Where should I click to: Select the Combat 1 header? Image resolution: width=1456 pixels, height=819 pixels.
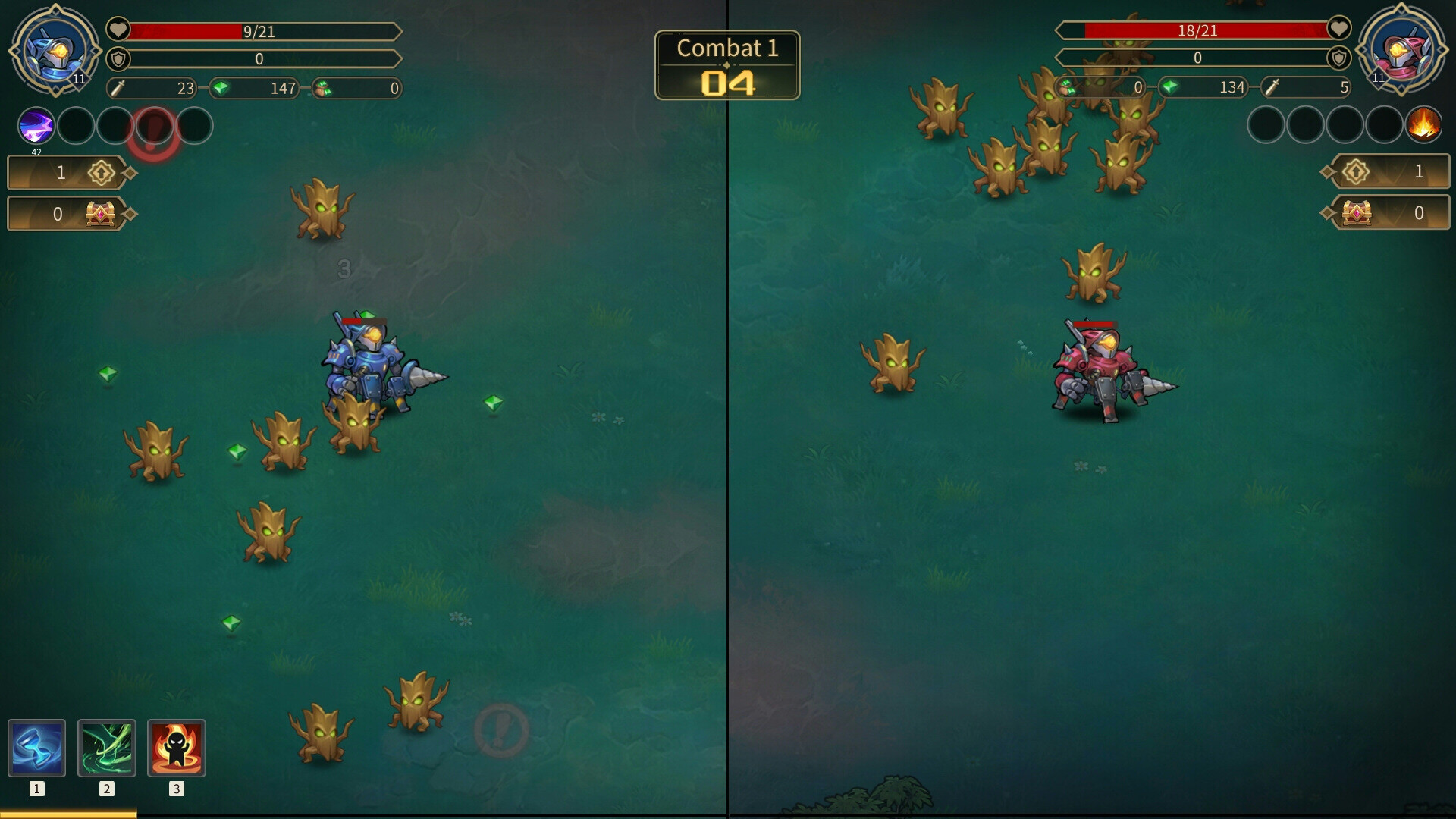(727, 49)
